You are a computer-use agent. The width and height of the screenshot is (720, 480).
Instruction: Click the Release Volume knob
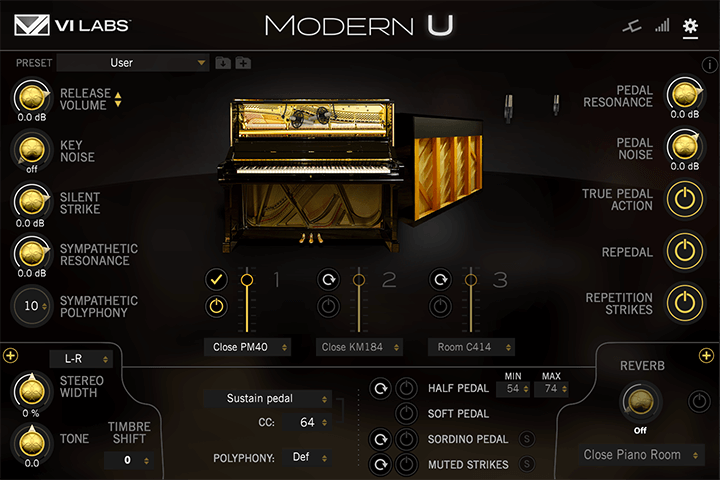click(x=32, y=98)
